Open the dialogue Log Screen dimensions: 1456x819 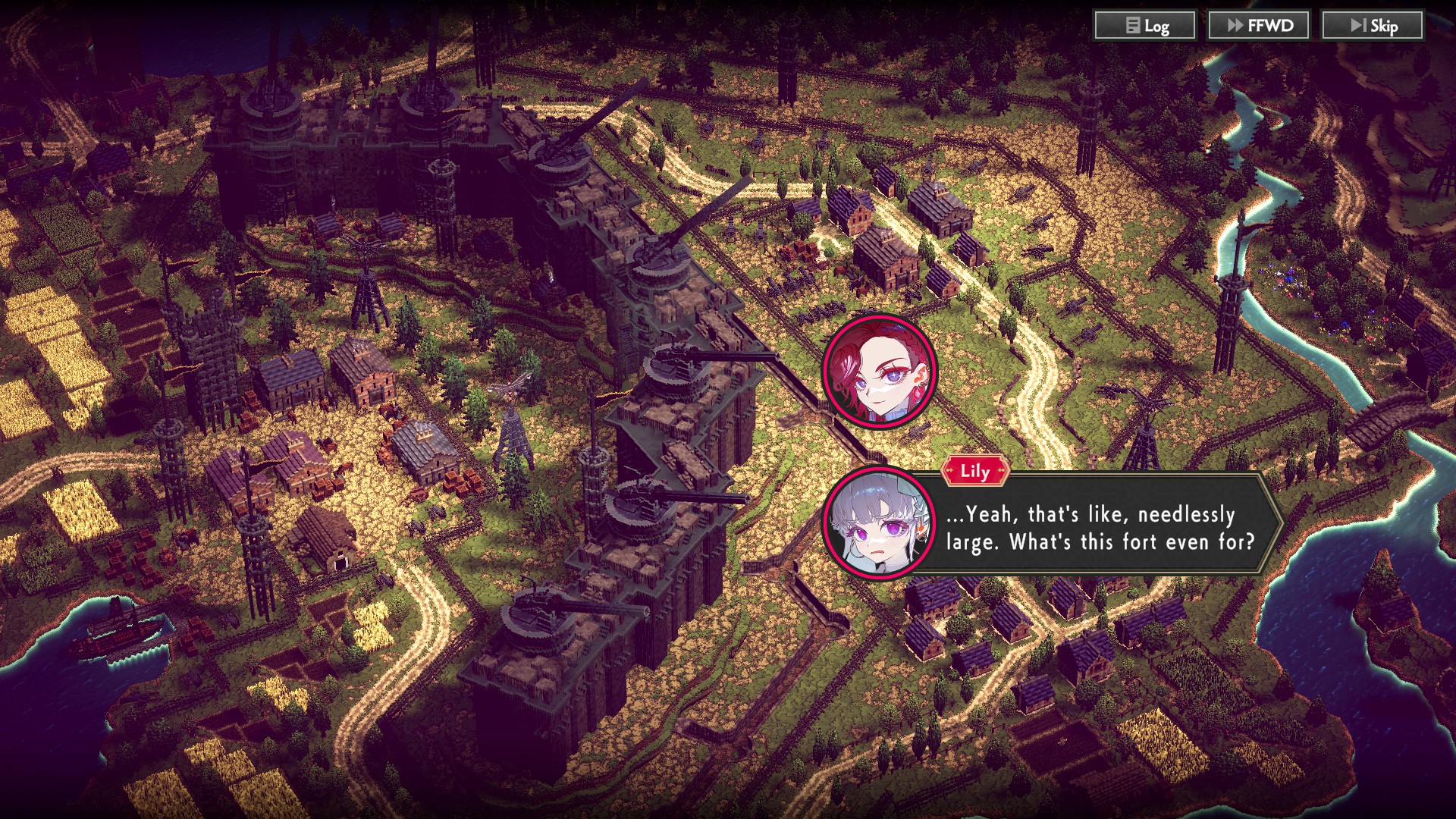pyautogui.click(x=1145, y=25)
